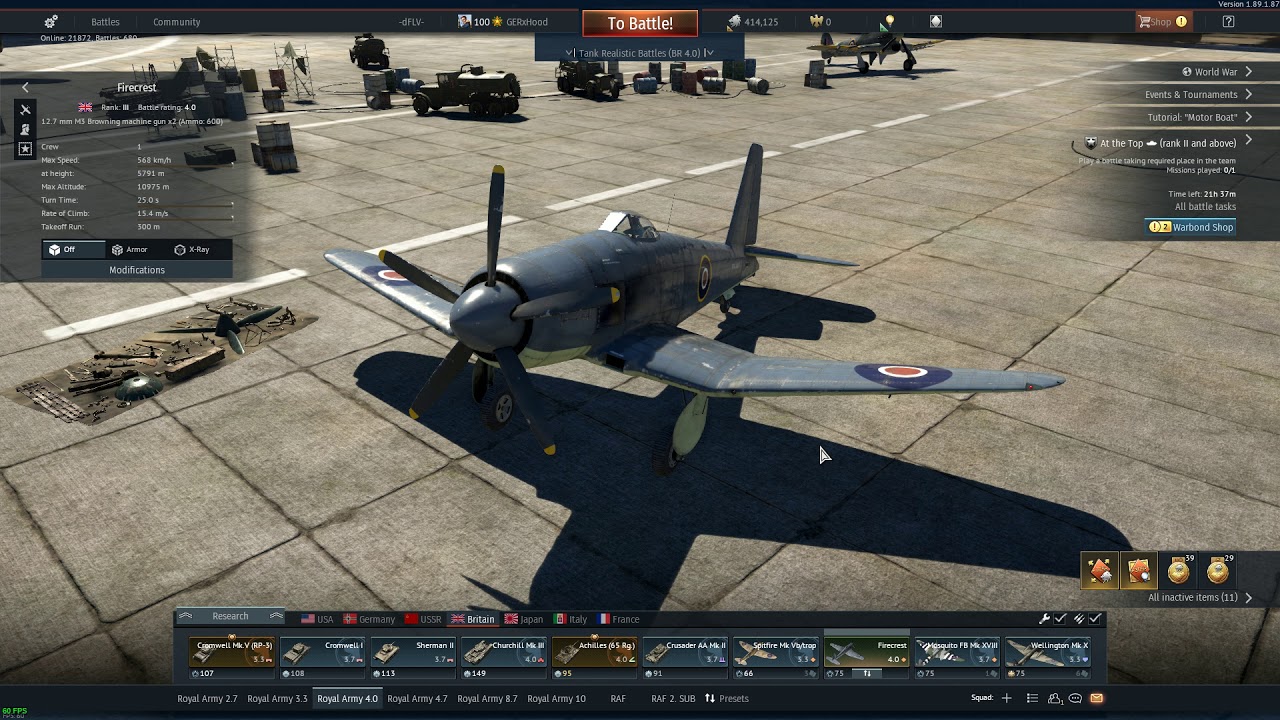Screen dimensions: 1280x720
Task: Start the match with To Battle!
Action: pyautogui.click(x=639, y=23)
